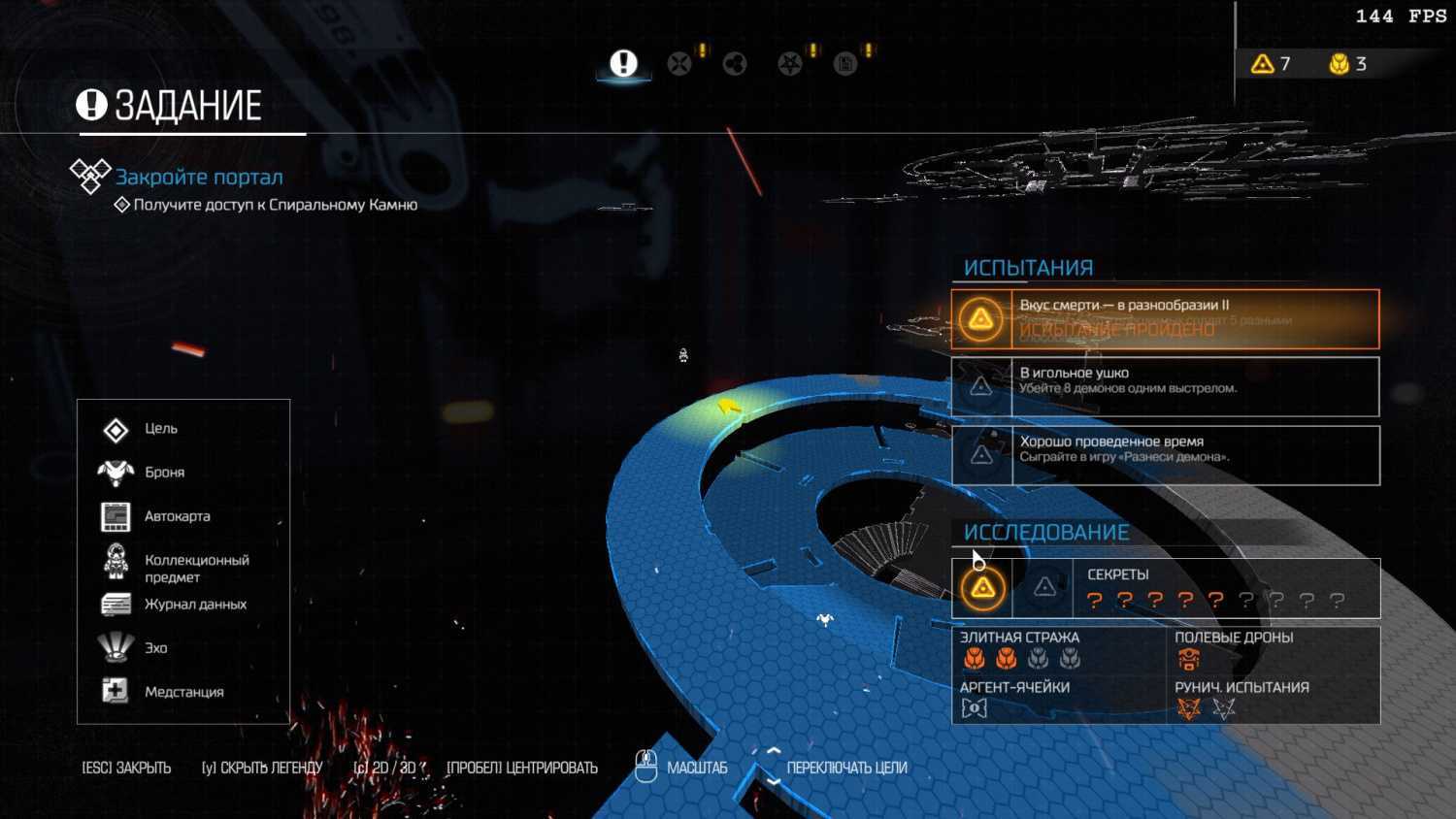Choose the 'Медстанция' legend entry

[183, 692]
